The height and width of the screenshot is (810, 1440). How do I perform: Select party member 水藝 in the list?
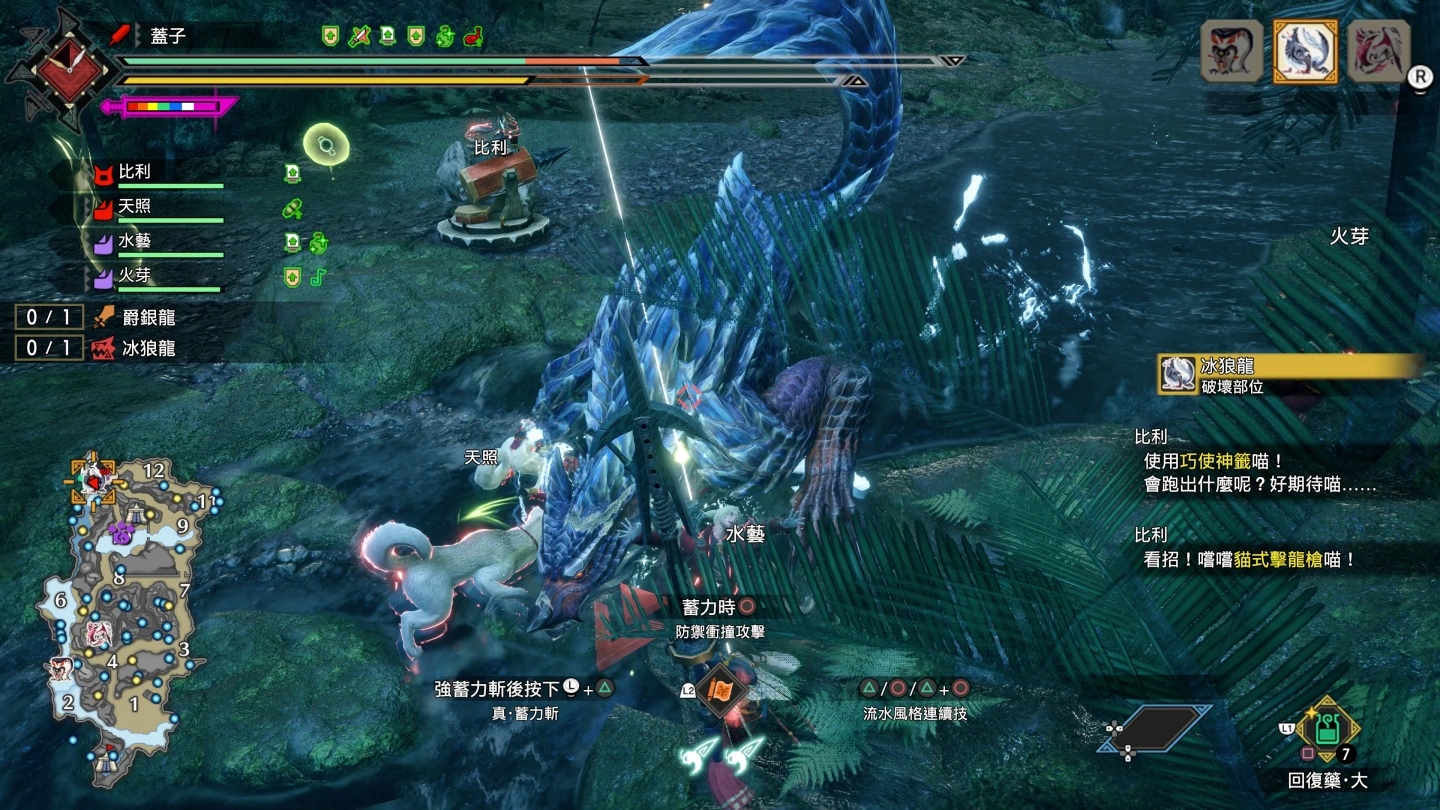[x=135, y=241]
